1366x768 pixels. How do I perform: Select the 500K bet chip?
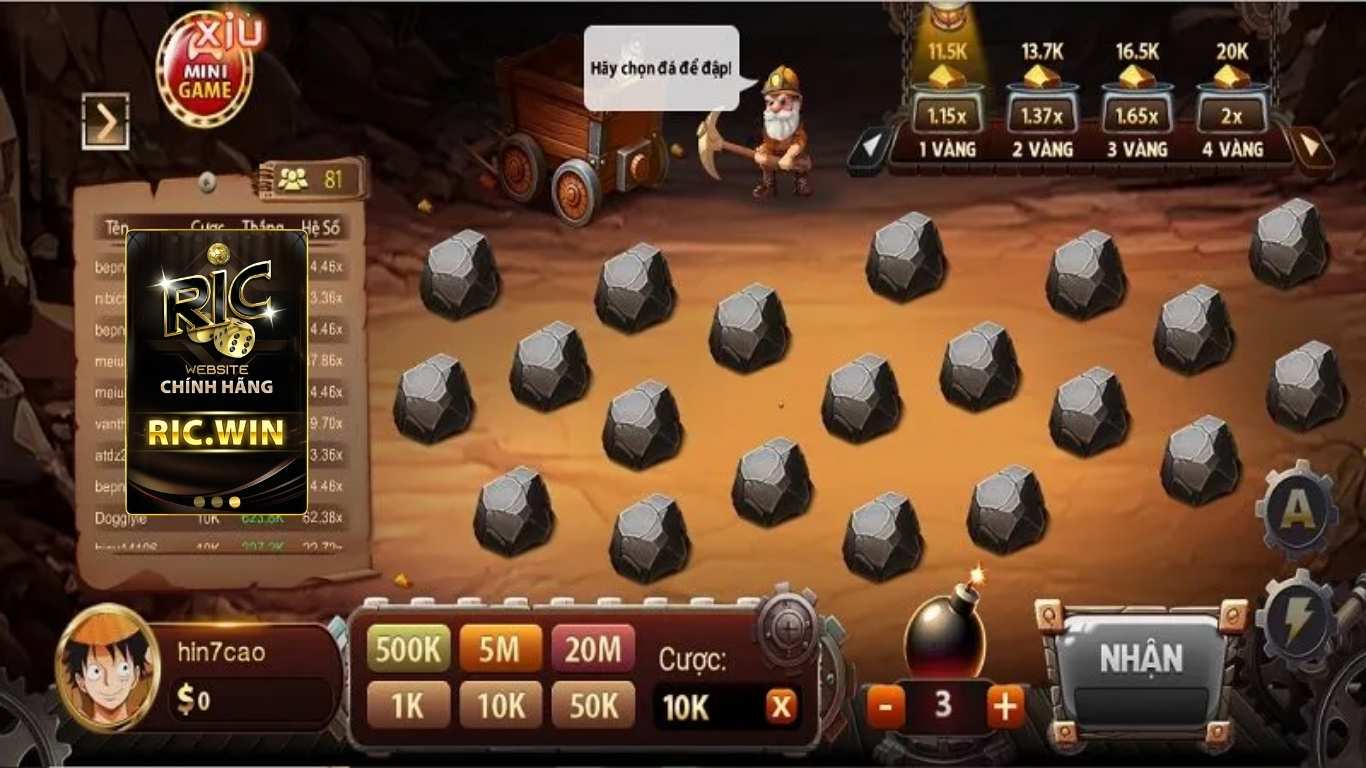[409, 647]
